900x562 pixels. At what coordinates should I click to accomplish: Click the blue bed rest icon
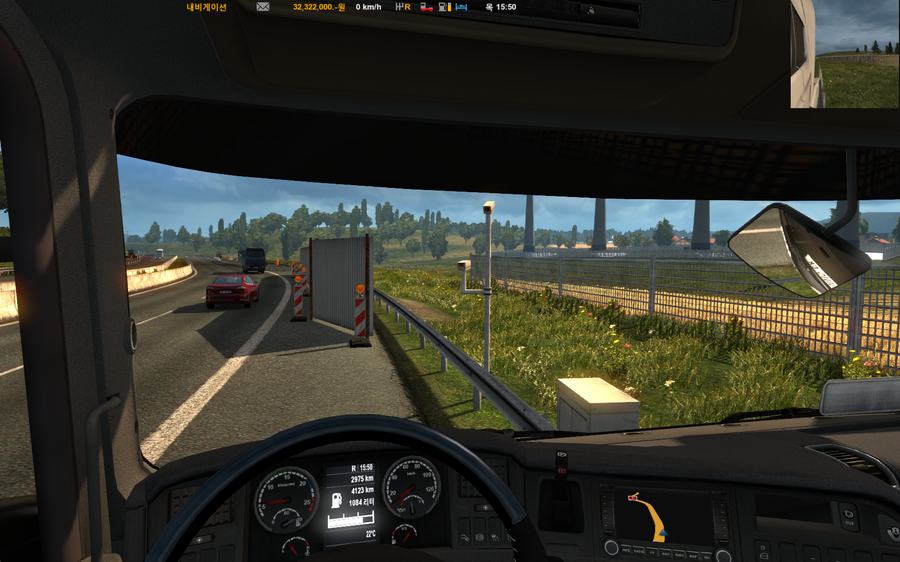[x=461, y=7]
